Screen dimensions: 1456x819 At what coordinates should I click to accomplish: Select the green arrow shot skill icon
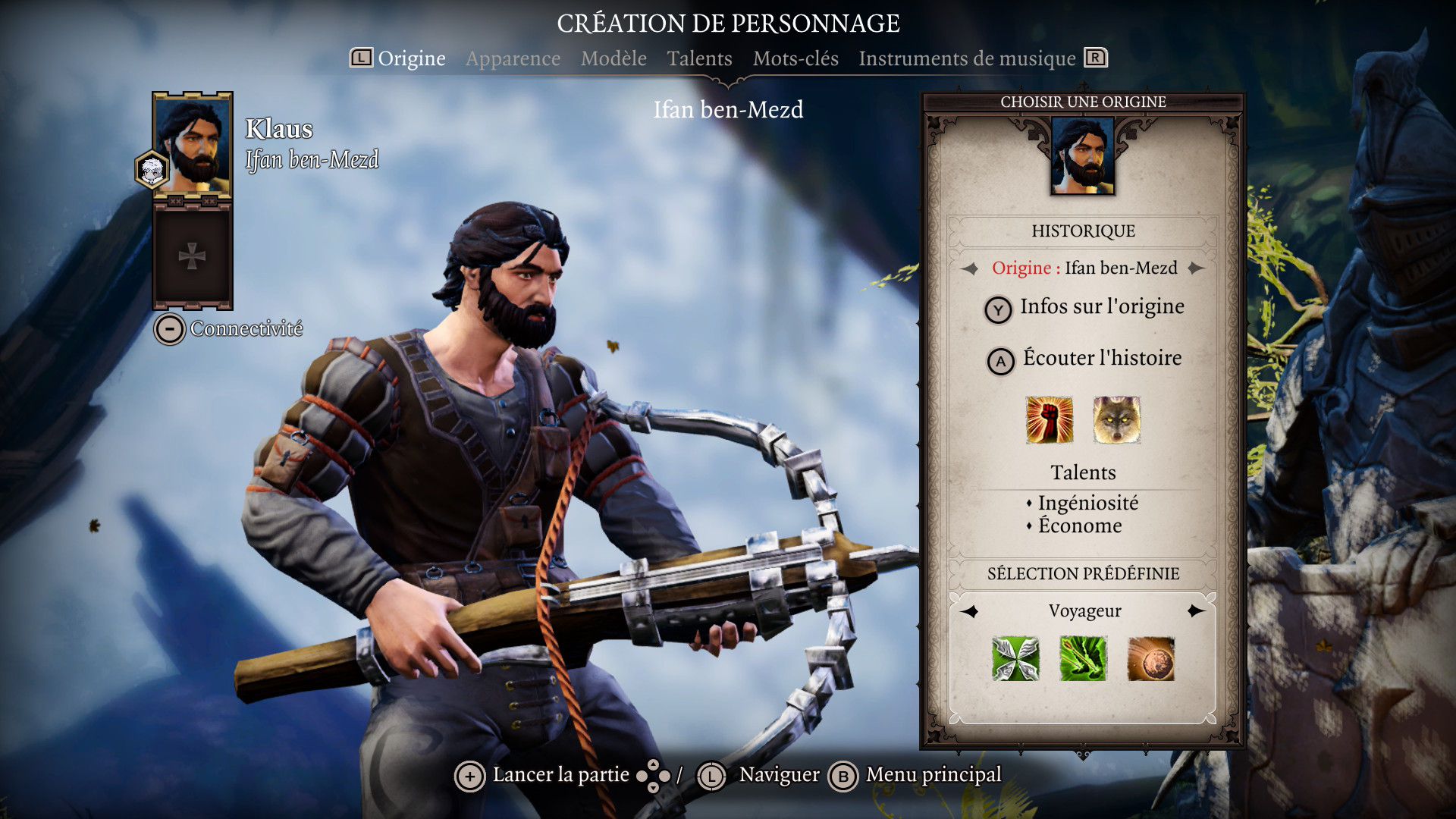coord(1083,658)
